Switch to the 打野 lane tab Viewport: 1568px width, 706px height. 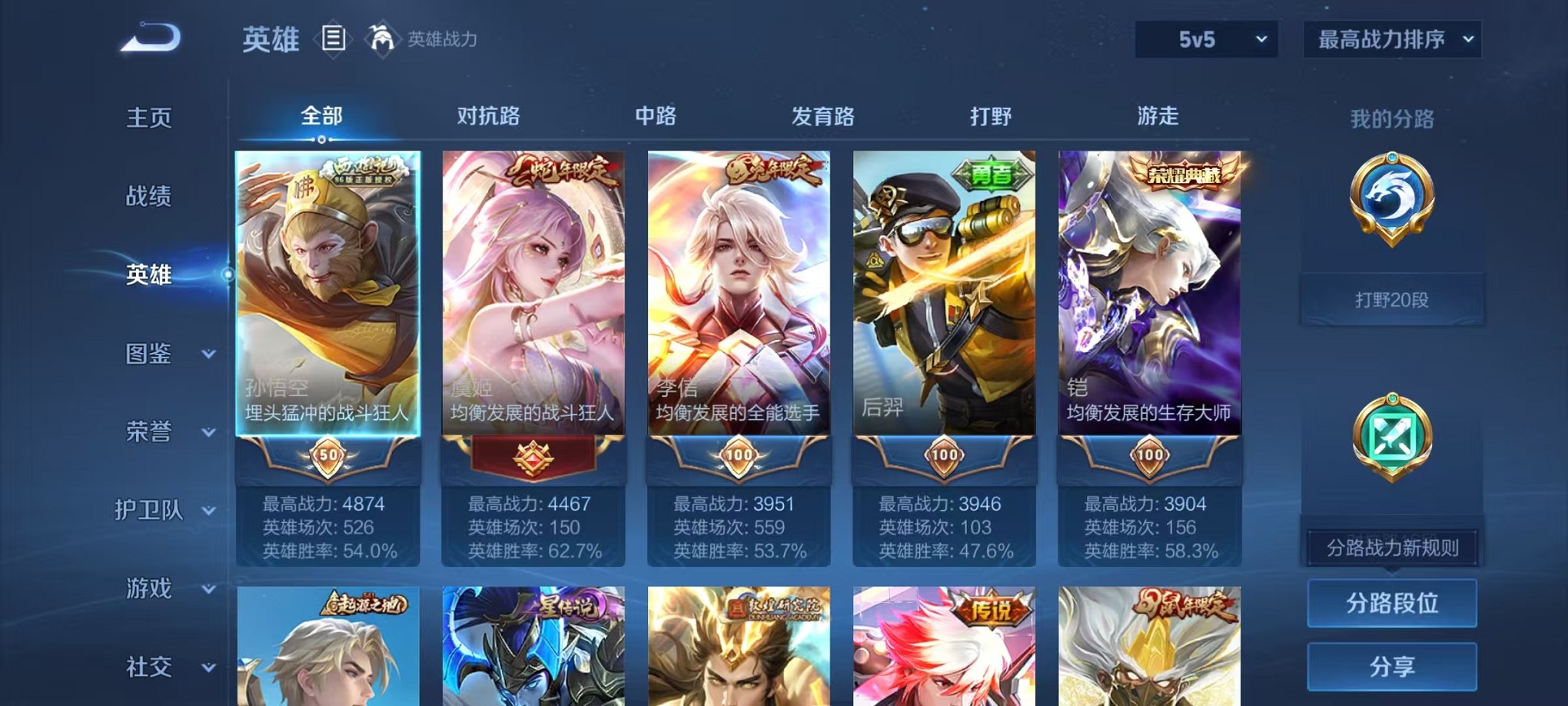click(992, 116)
